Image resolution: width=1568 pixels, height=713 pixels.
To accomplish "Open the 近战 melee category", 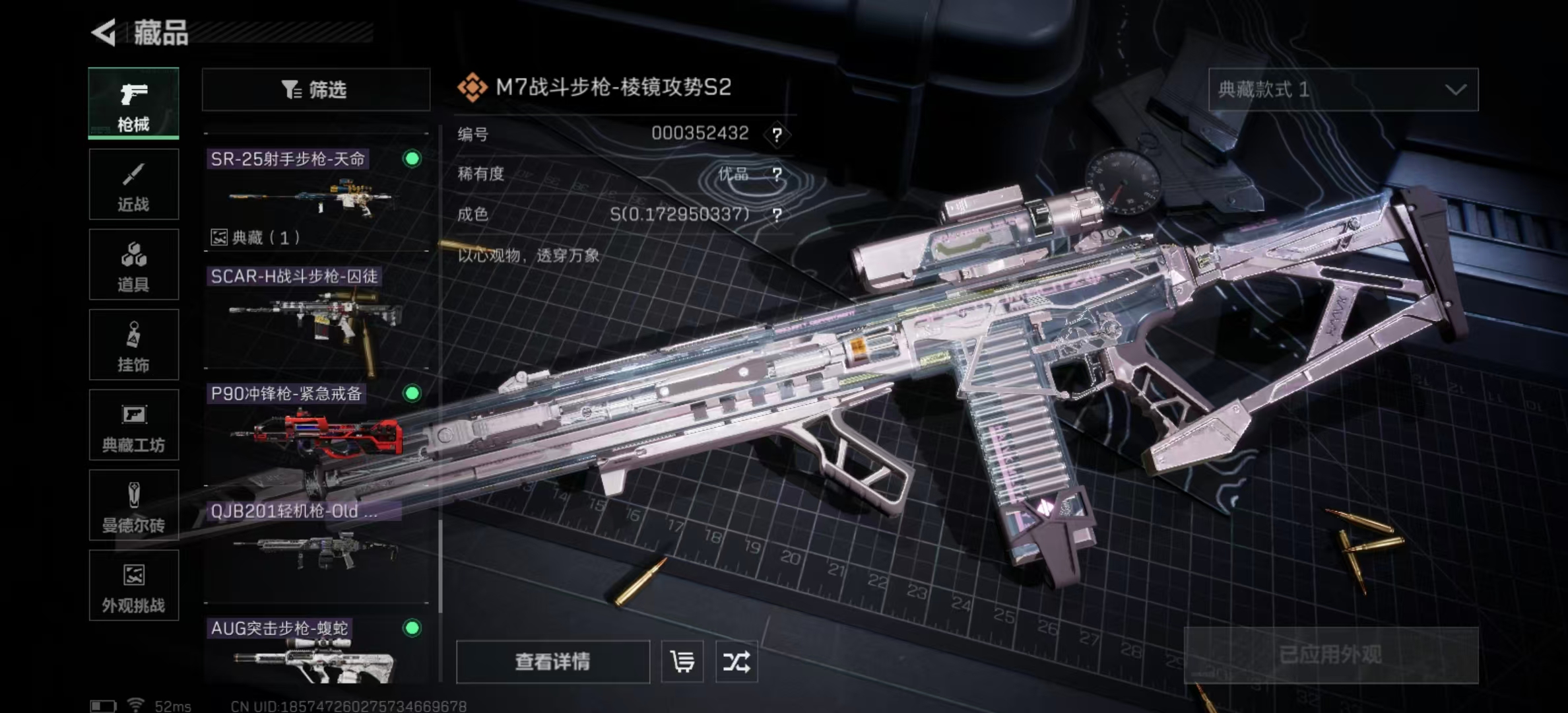I will tap(133, 184).
